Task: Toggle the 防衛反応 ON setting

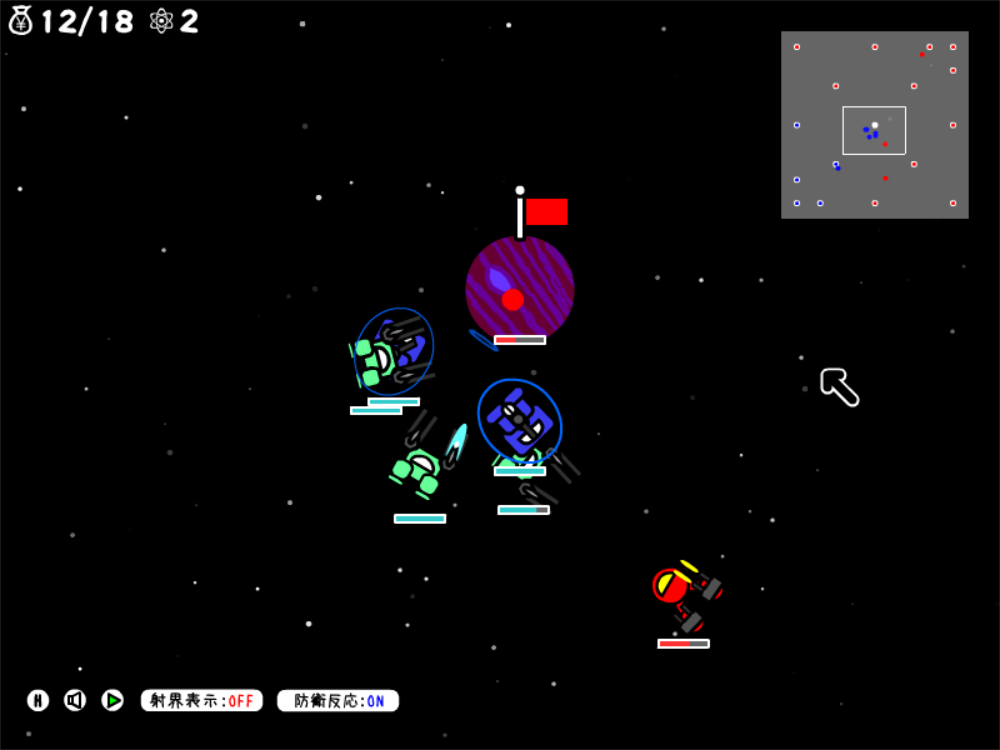Action: [x=338, y=701]
